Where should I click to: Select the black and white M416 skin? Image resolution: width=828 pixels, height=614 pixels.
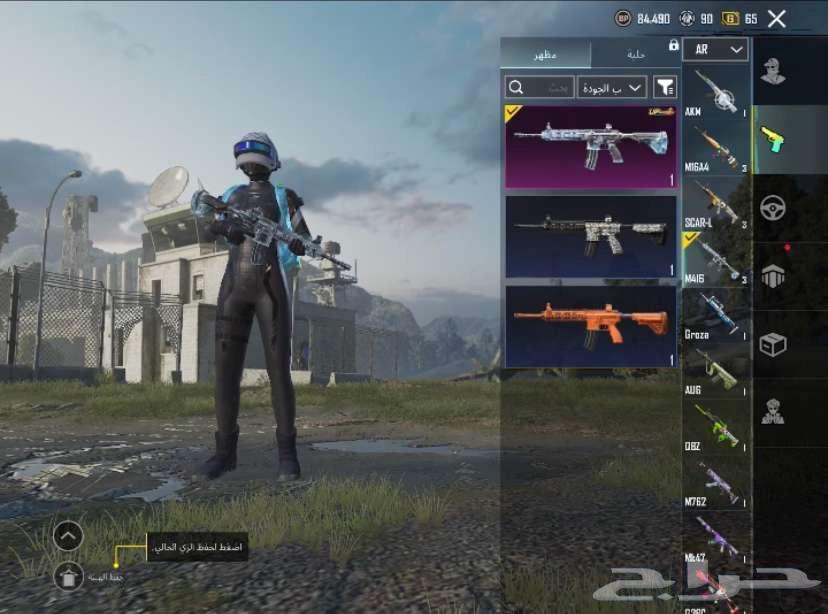[x=591, y=236]
